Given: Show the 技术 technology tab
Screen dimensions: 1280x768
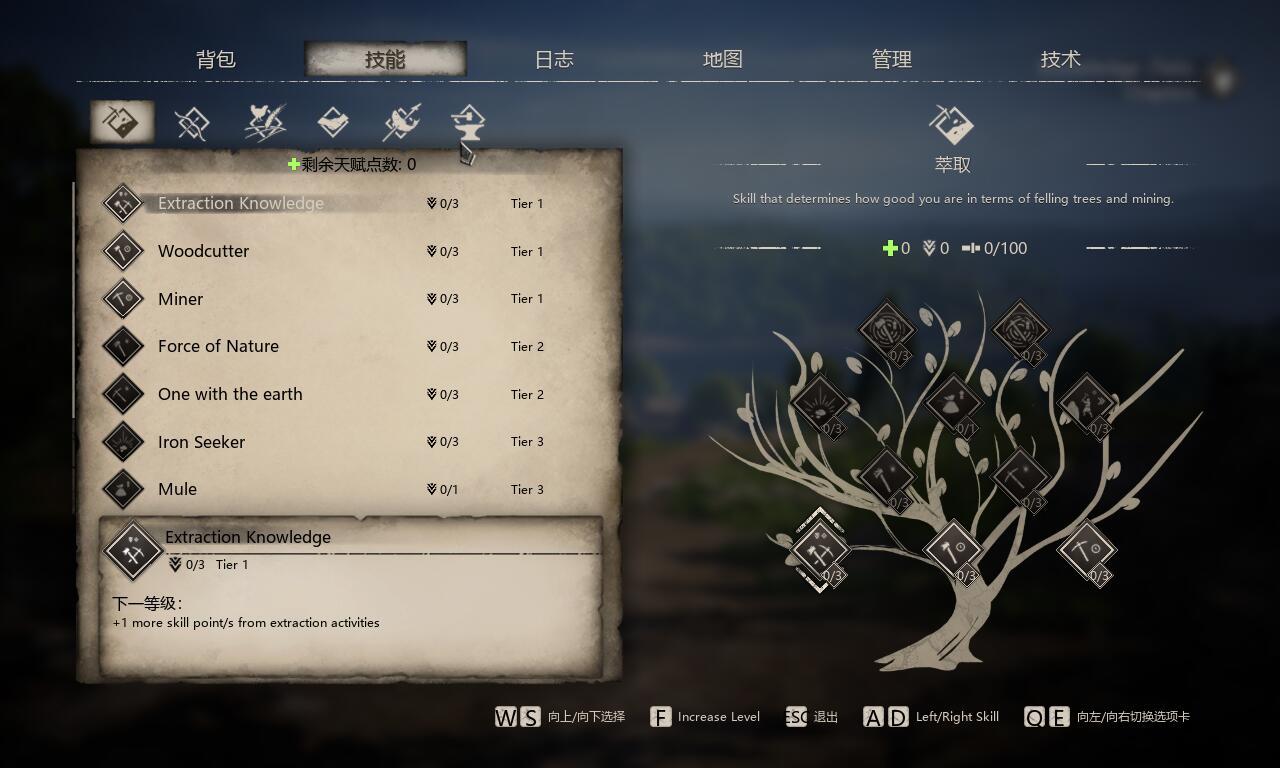Looking at the screenshot, I should tap(1061, 60).
